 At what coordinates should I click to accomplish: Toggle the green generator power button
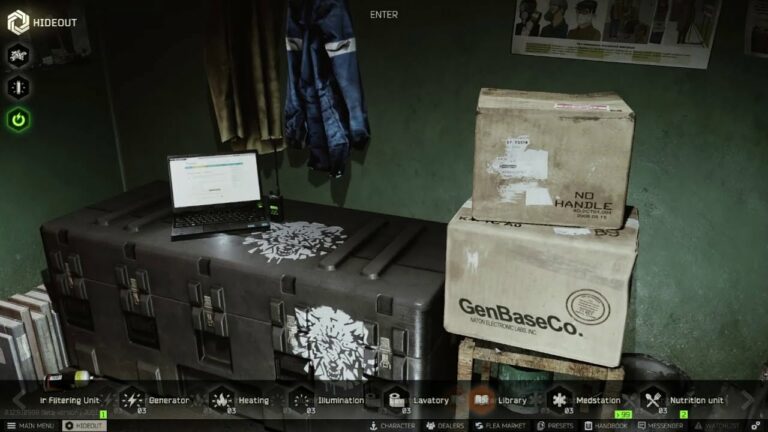tap(19, 120)
